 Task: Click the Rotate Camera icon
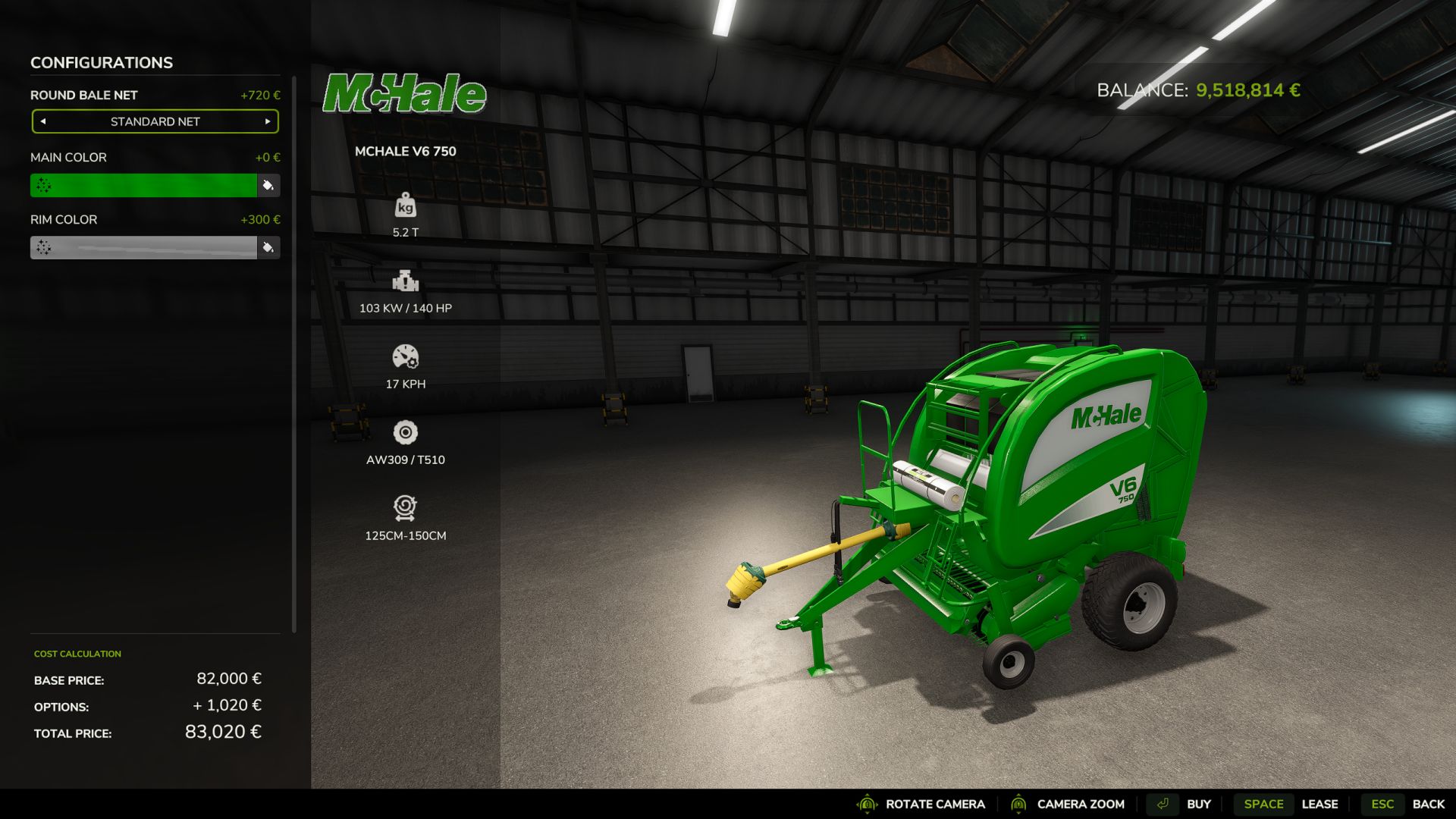click(x=867, y=804)
